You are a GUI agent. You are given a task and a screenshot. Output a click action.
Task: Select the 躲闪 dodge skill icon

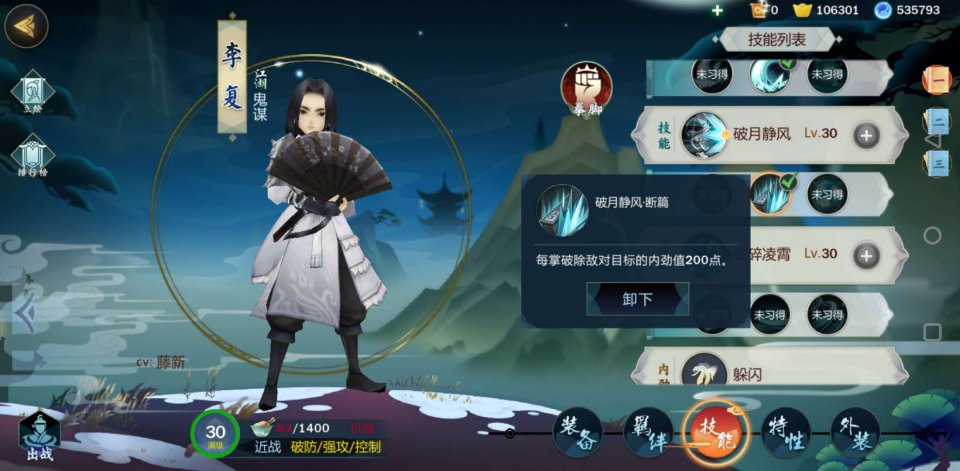point(705,374)
